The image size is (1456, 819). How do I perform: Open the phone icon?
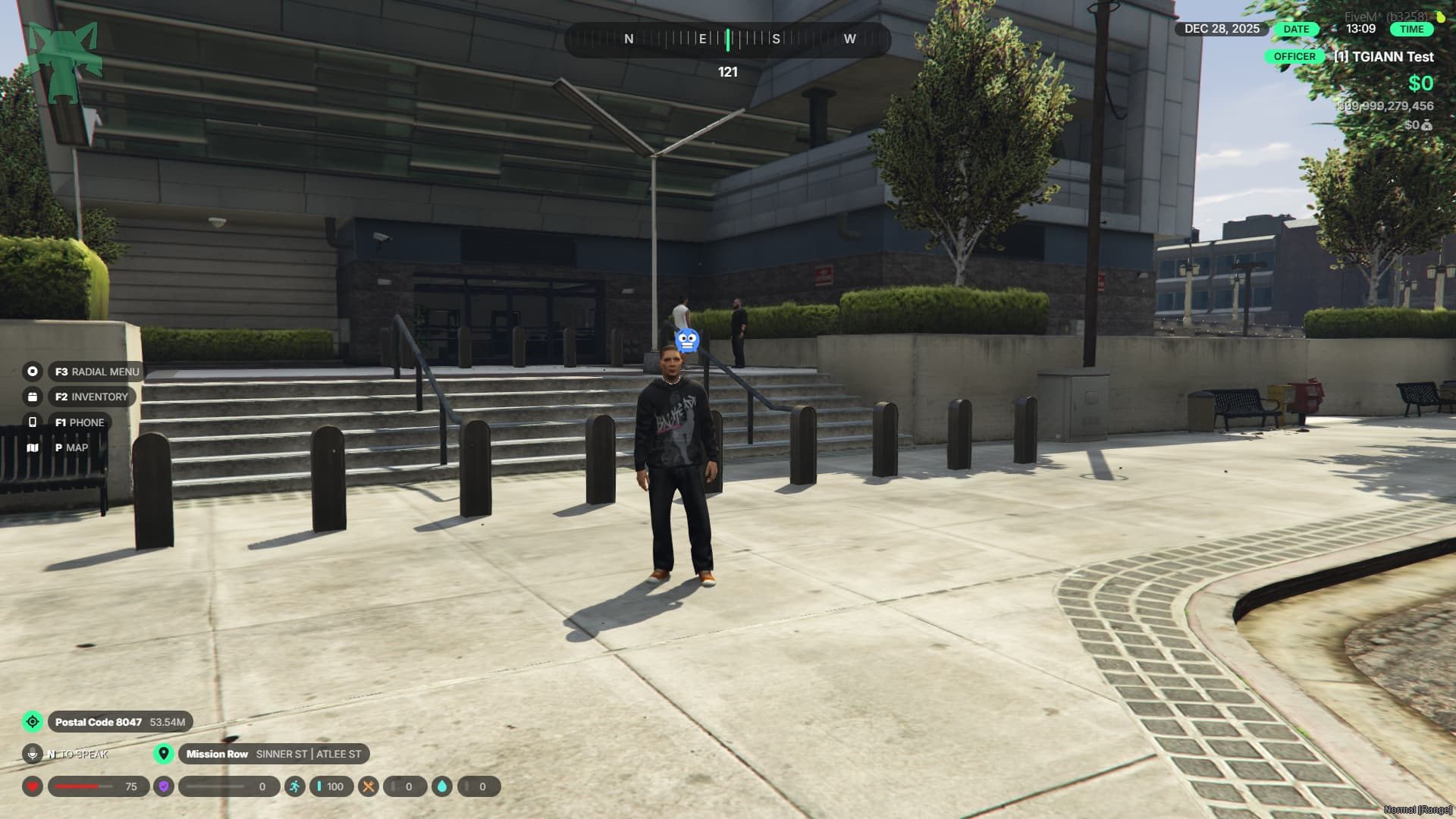pos(33,422)
